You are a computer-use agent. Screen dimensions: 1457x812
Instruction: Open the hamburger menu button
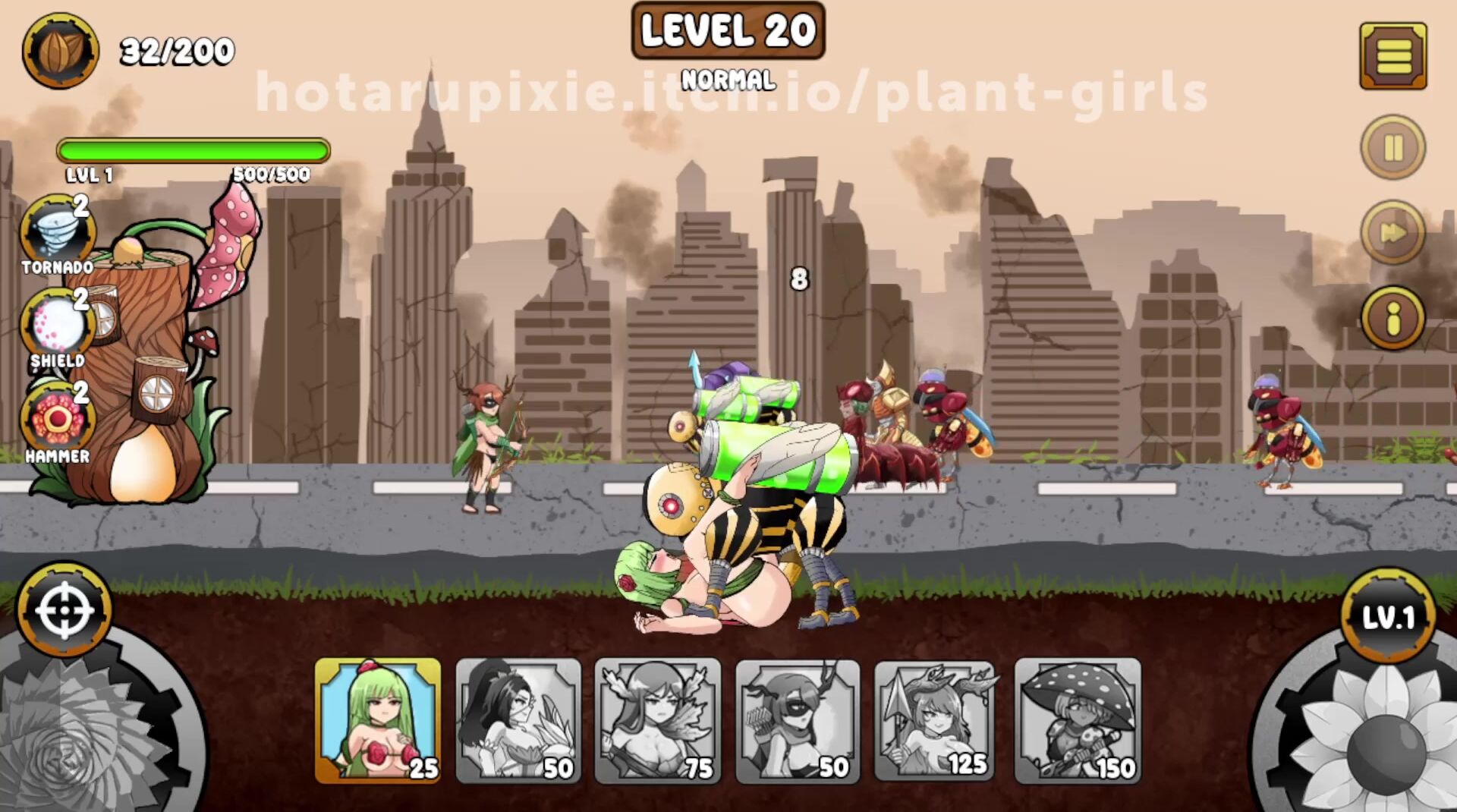coord(1392,56)
